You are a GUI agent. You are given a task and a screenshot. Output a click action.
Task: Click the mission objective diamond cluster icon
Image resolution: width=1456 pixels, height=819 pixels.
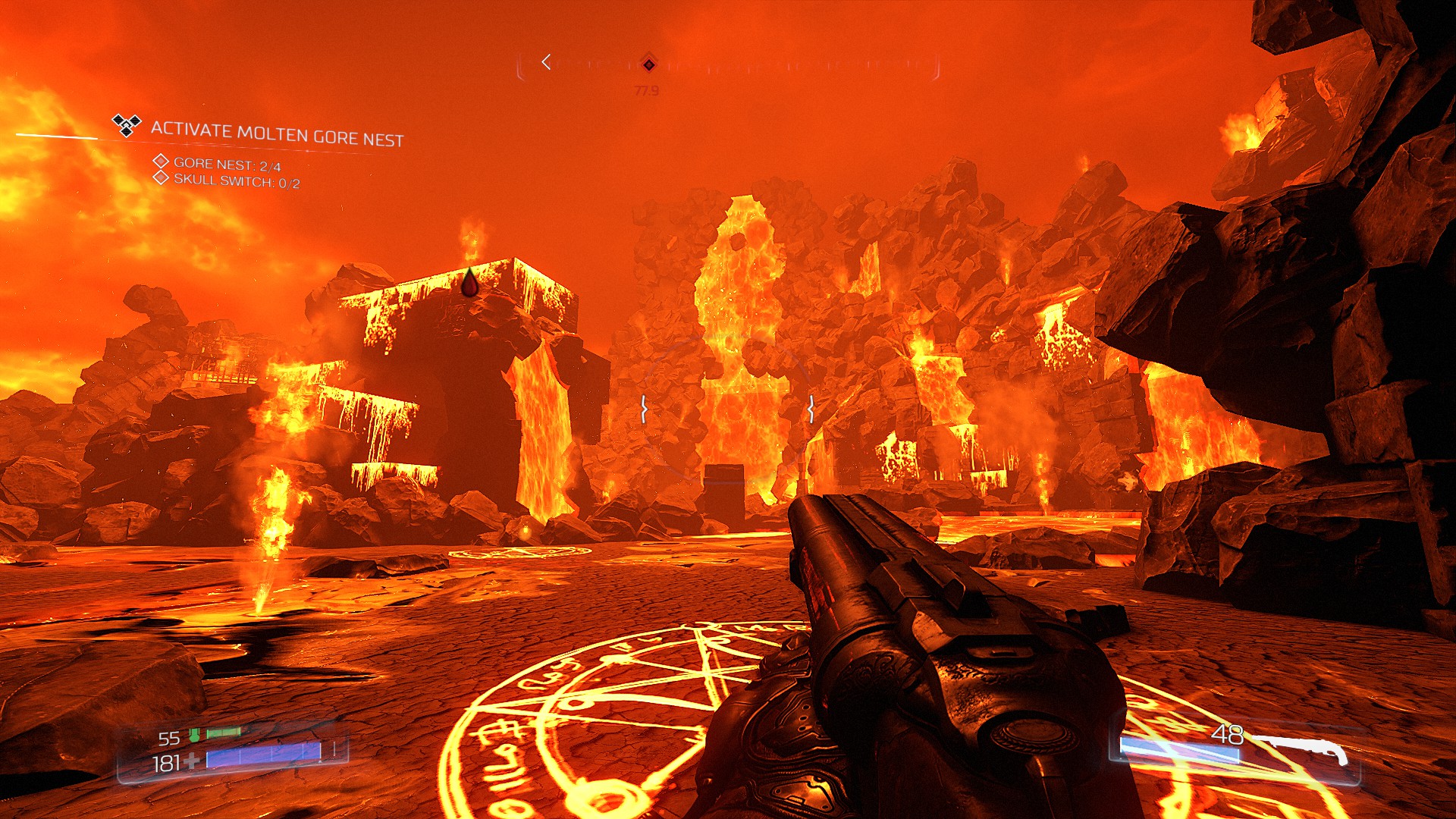click(x=127, y=124)
